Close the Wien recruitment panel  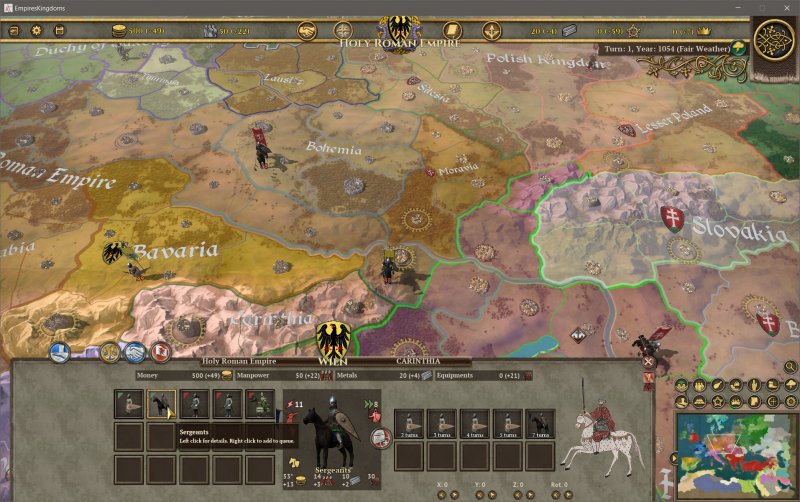[x=648, y=361]
